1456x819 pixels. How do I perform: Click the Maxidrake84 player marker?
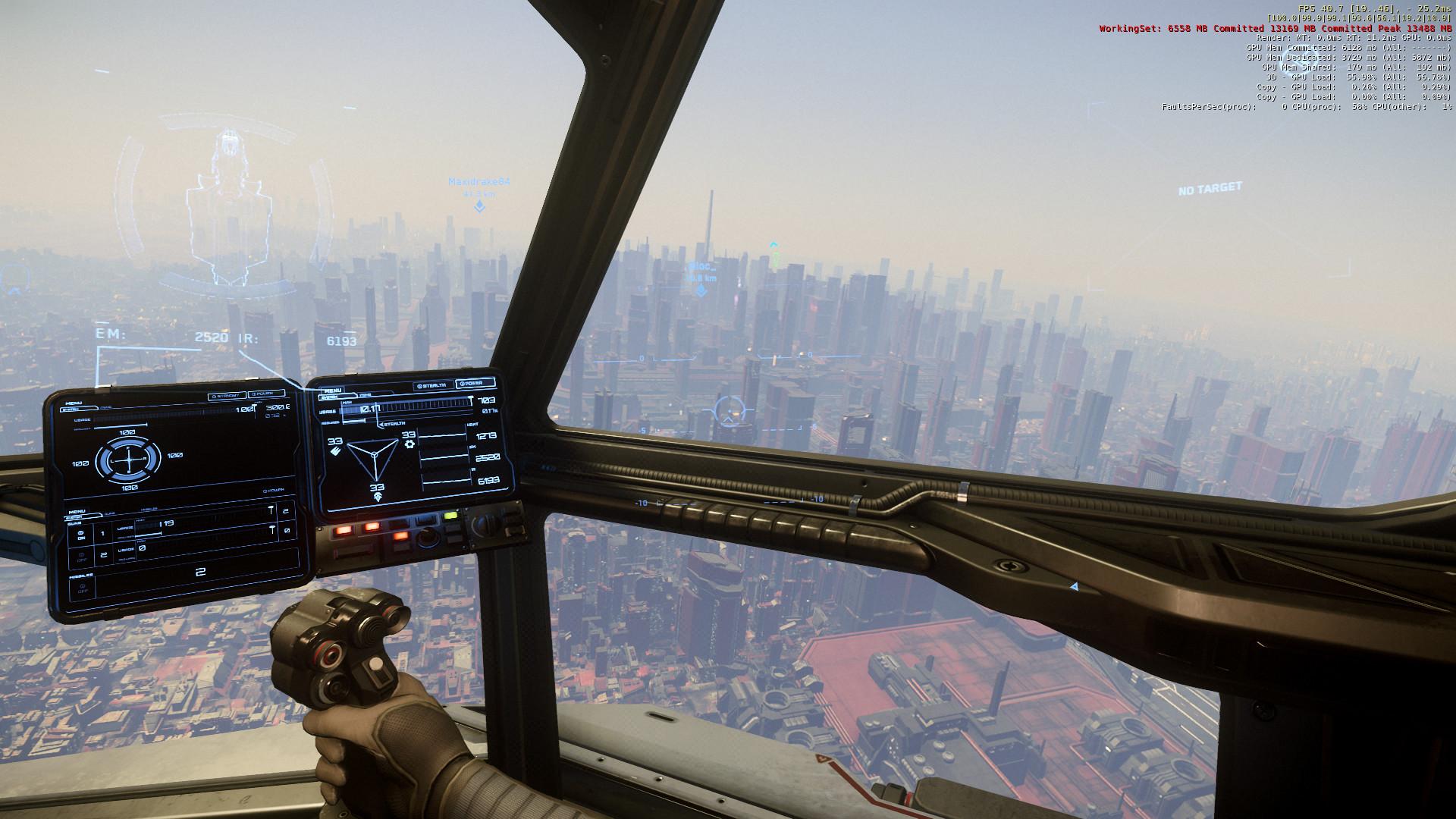(481, 182)
